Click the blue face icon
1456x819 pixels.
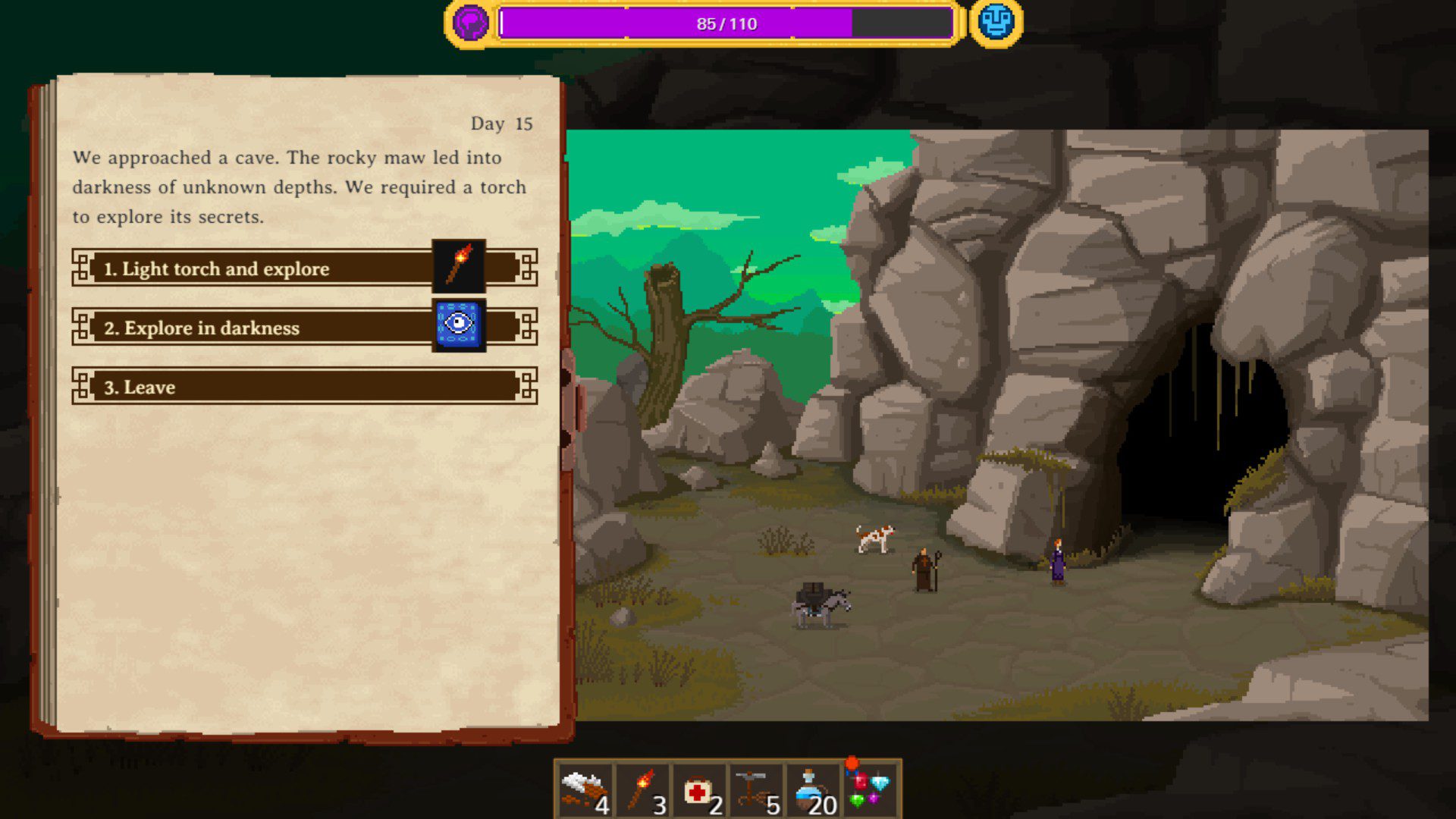(996, 23)
